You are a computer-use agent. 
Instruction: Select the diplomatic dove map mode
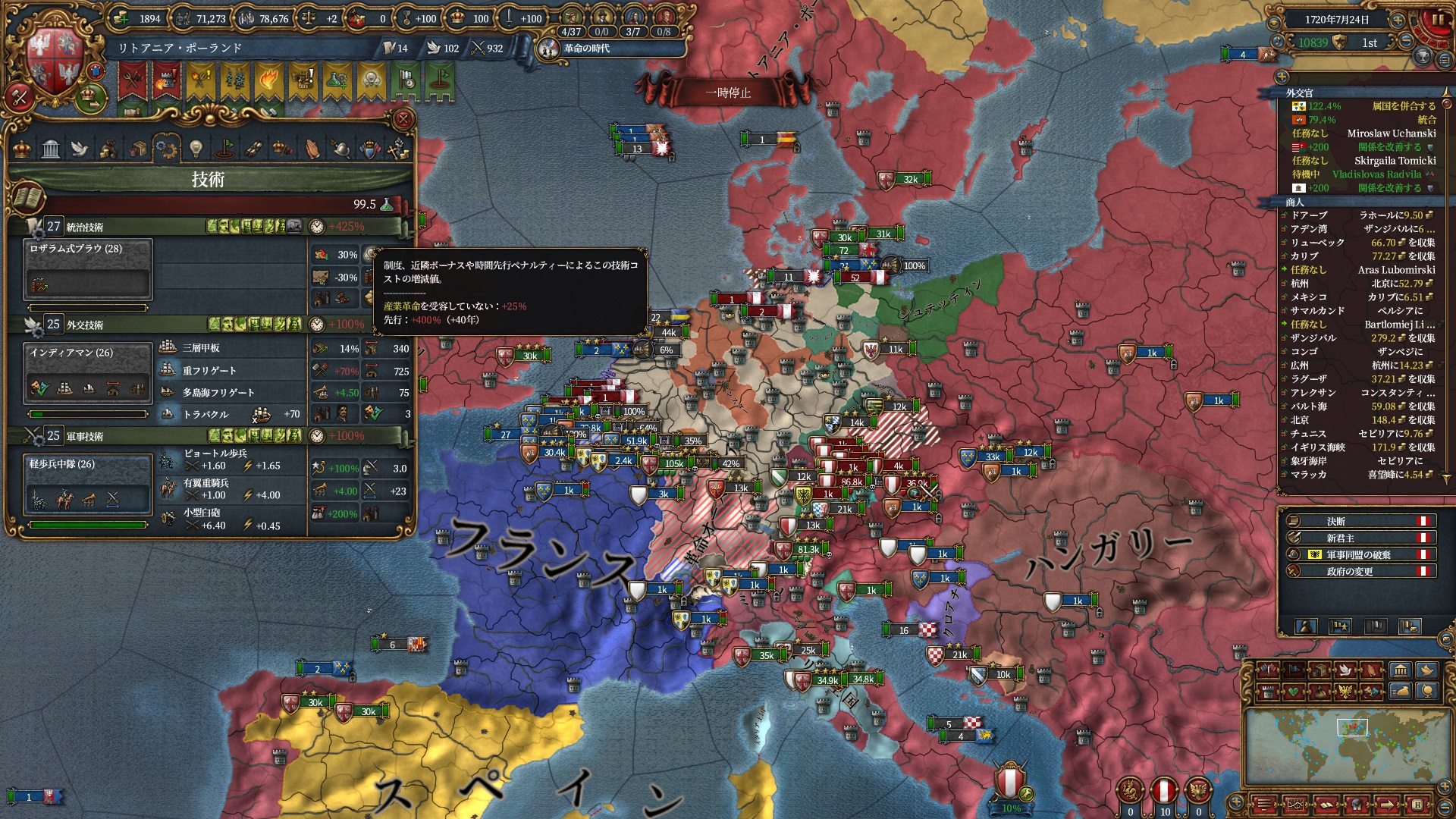click(1345, 670)
